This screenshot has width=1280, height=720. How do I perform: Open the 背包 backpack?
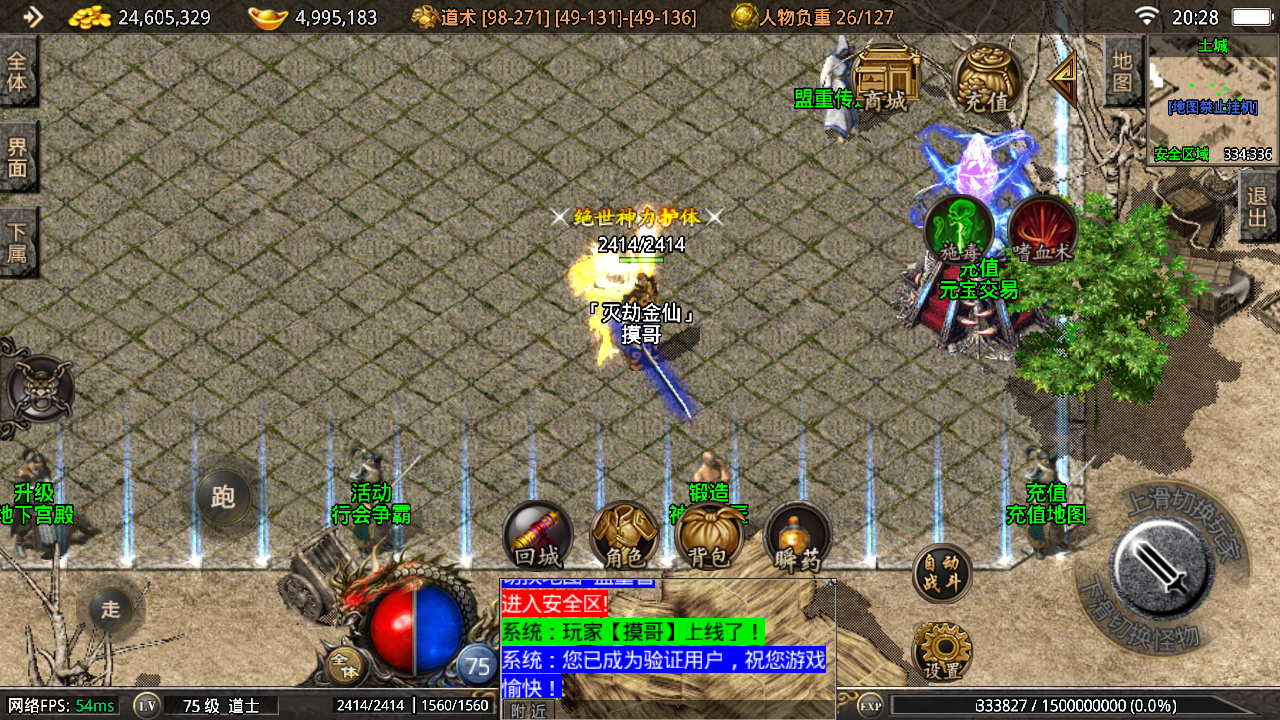(709, 535)
